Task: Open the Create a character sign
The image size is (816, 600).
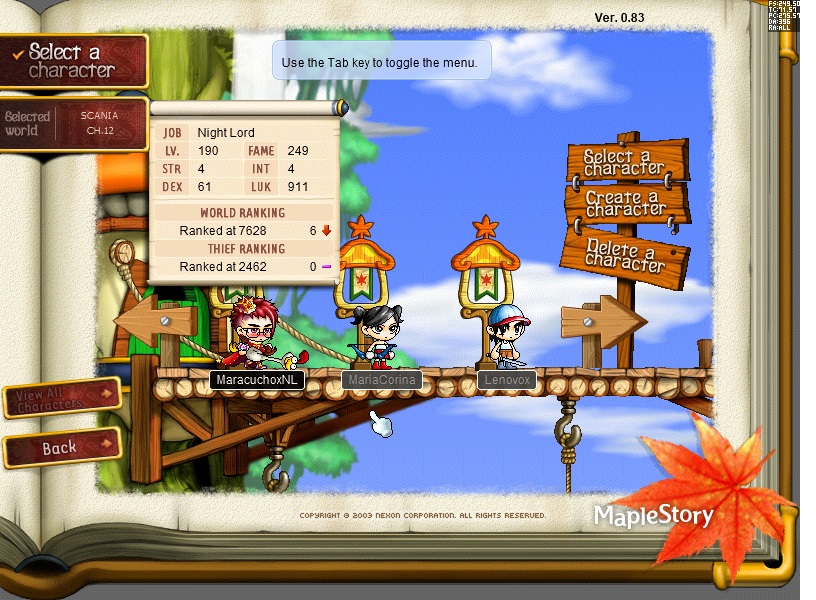Action: coord(626,204)
